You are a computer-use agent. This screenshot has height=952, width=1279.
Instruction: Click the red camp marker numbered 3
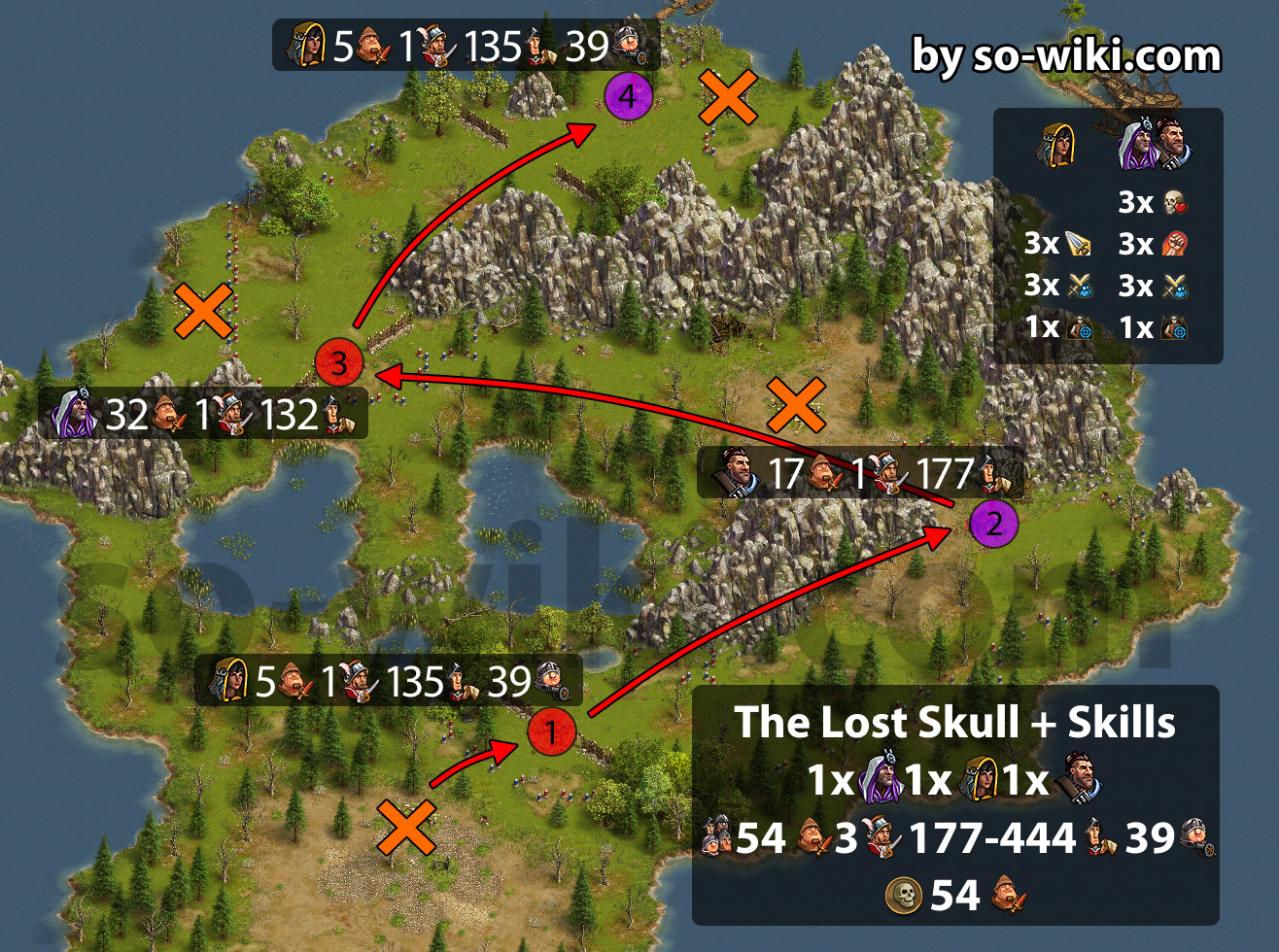pyautogui.click(x=339, y=363)
